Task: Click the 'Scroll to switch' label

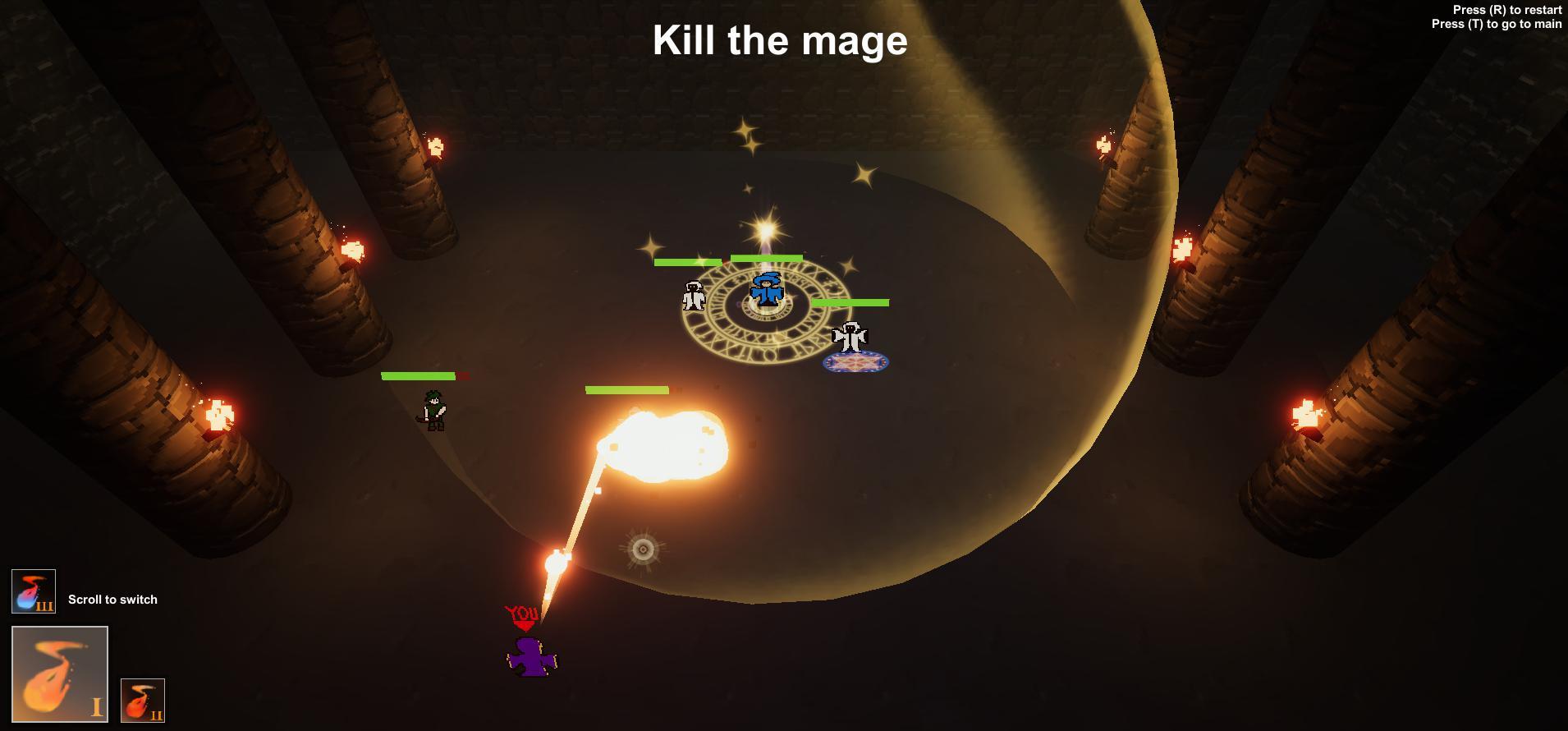Action: tap(112, 600)
